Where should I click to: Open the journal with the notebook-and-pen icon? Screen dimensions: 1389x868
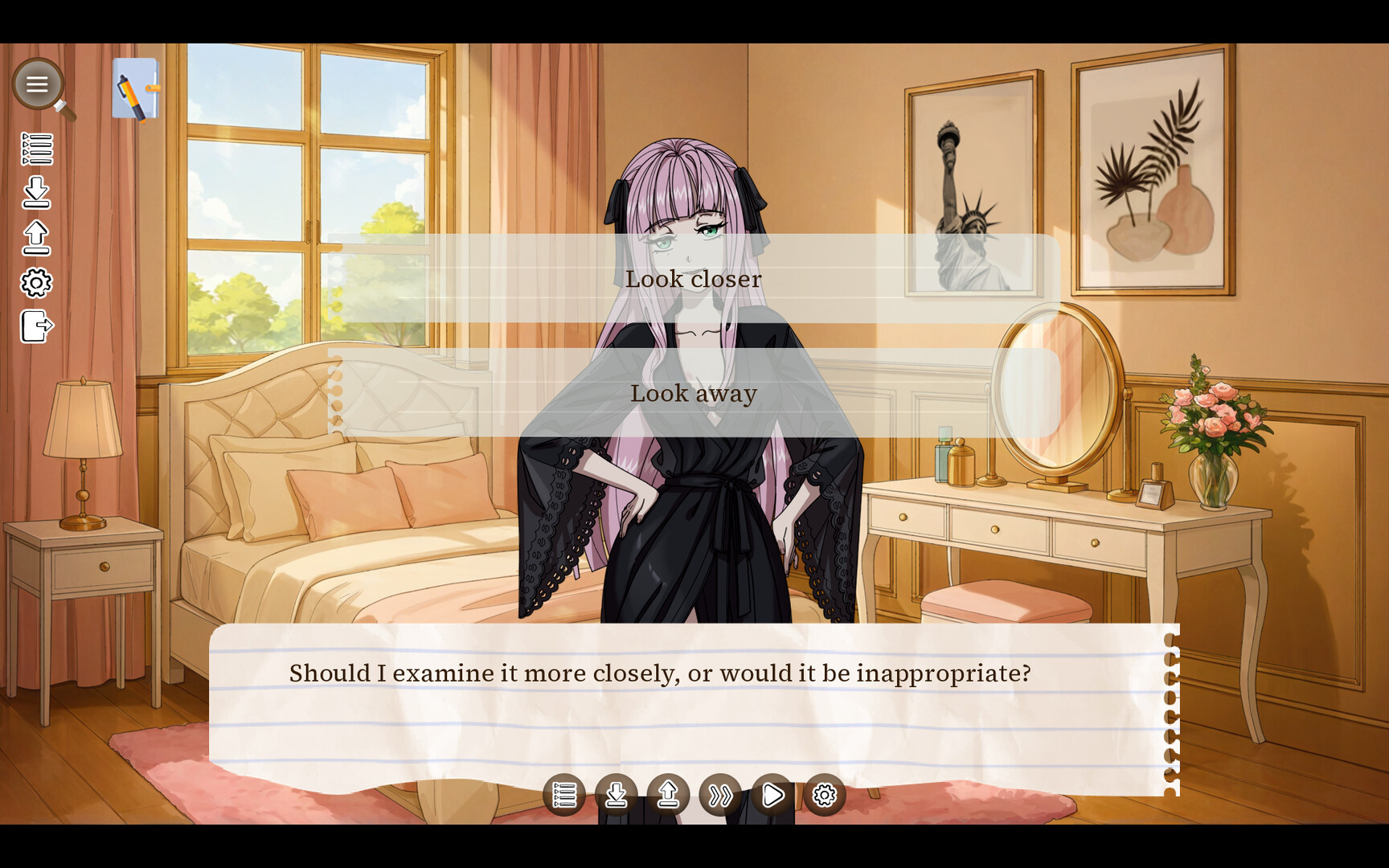[135, 88]
